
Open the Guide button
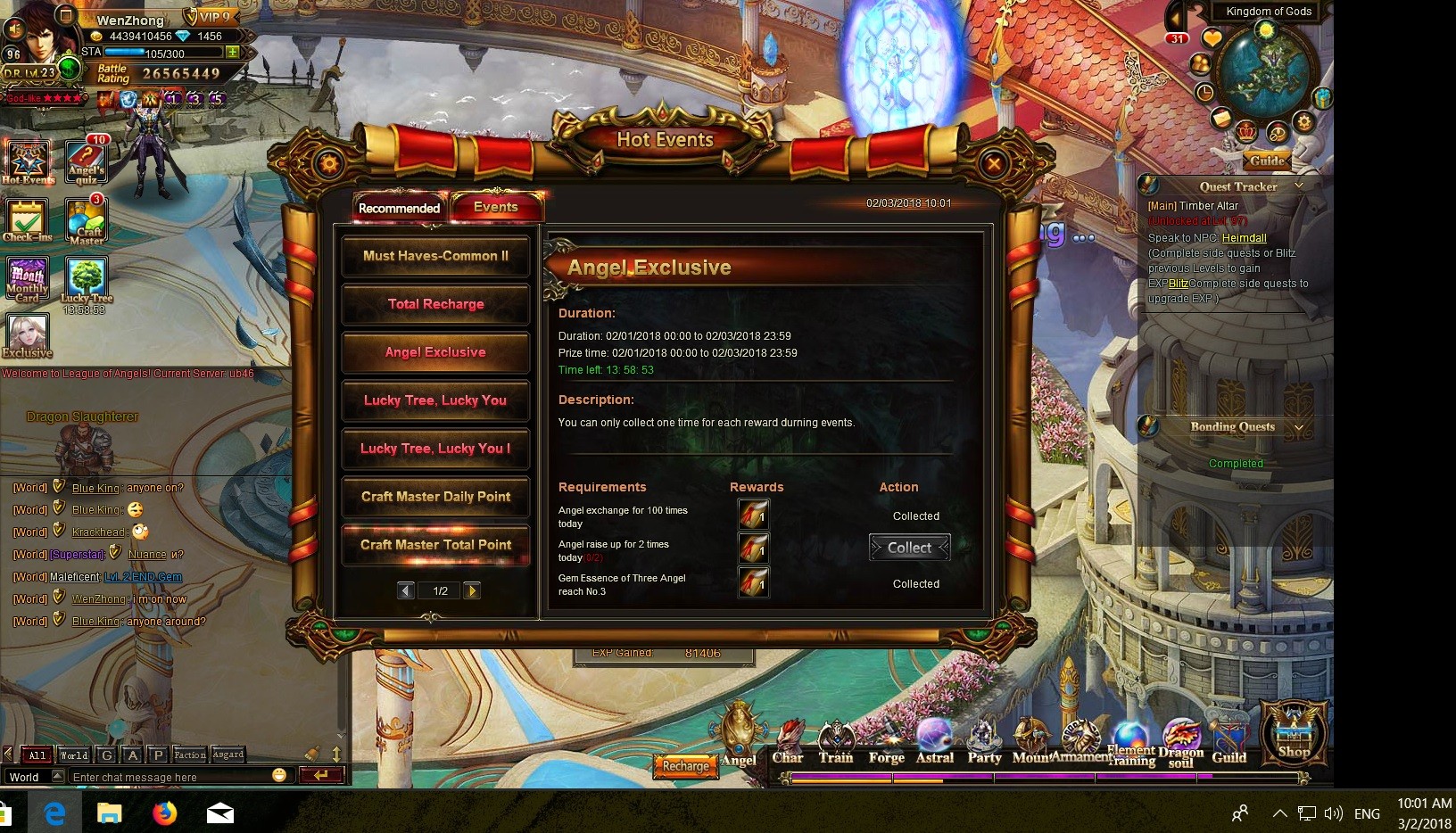1267,161
